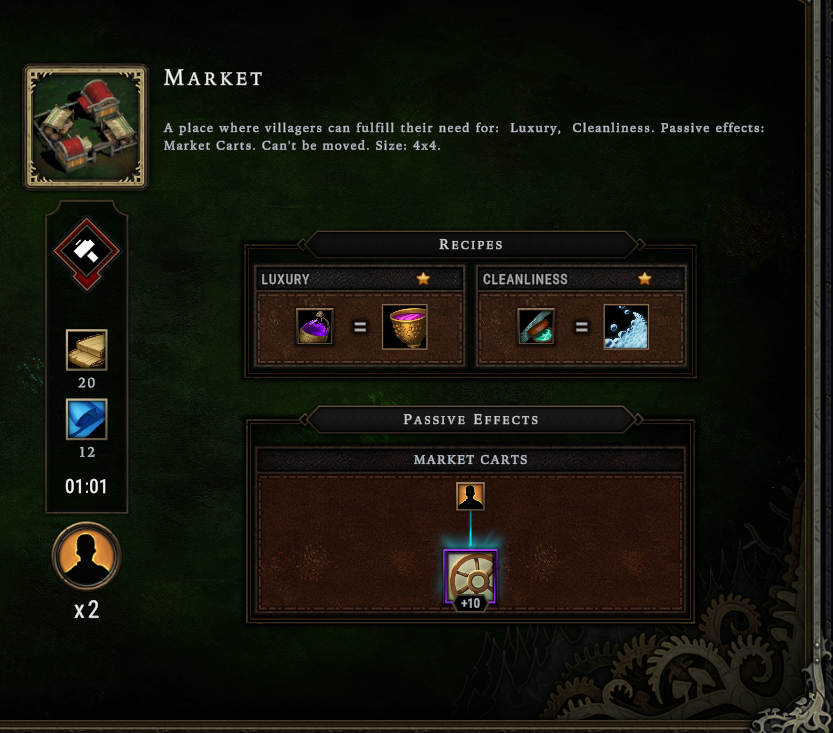
Task: Select the golden goblet luxury icon
Action: click(405, 327)
